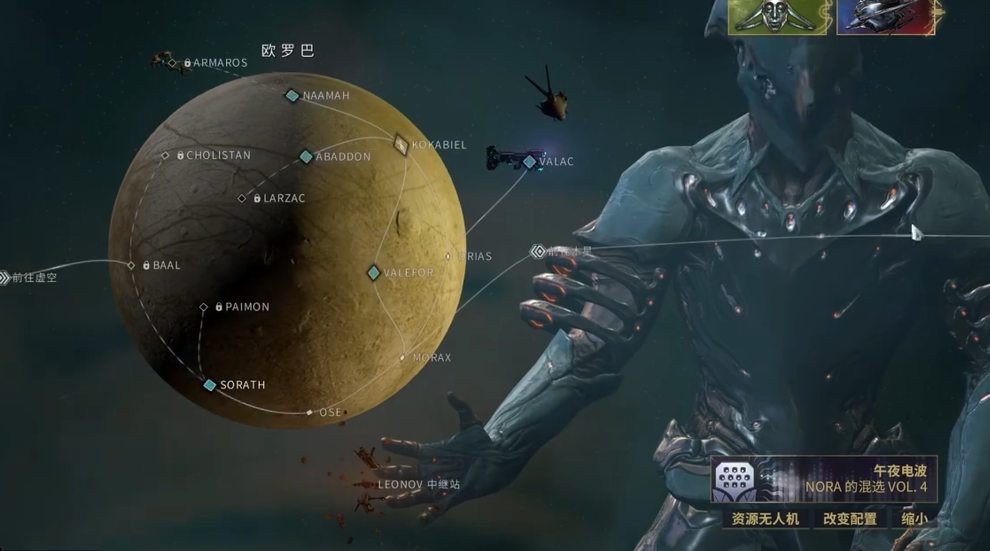
Task: Select the locked ARMAROS node
Action: (x=172, y=63)
